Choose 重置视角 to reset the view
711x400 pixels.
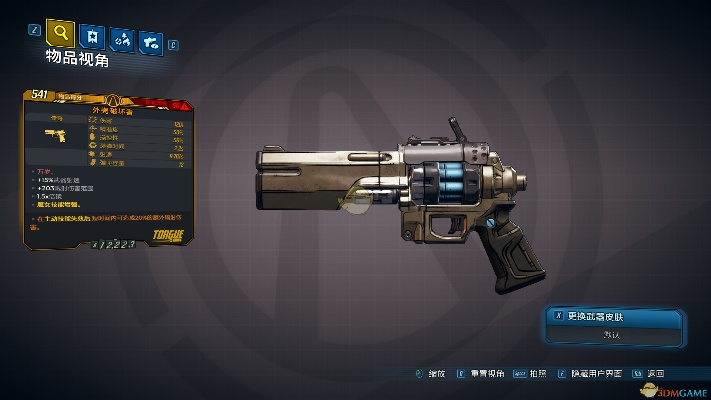(x=482, y=372)
